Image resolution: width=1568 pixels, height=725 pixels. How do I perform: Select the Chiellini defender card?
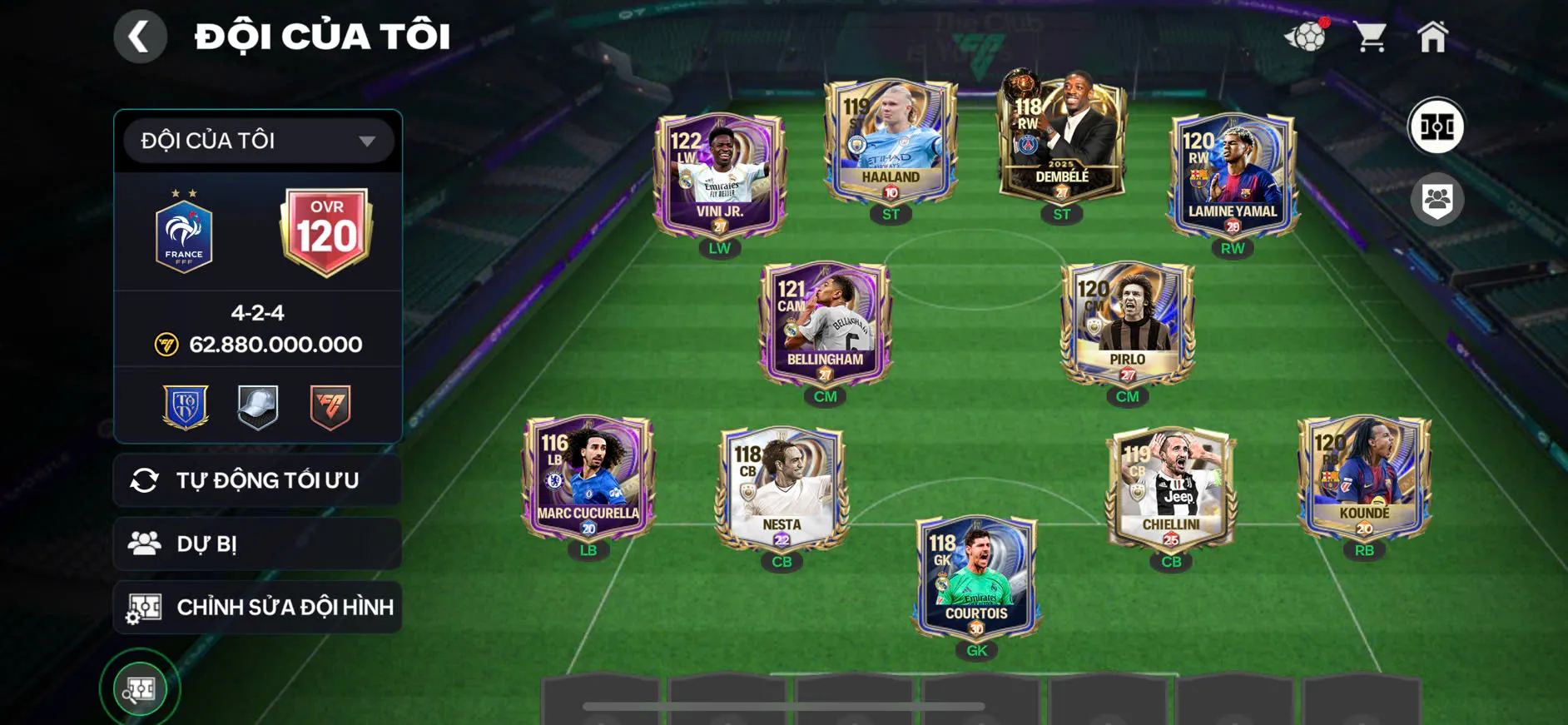pos(1171,489)
